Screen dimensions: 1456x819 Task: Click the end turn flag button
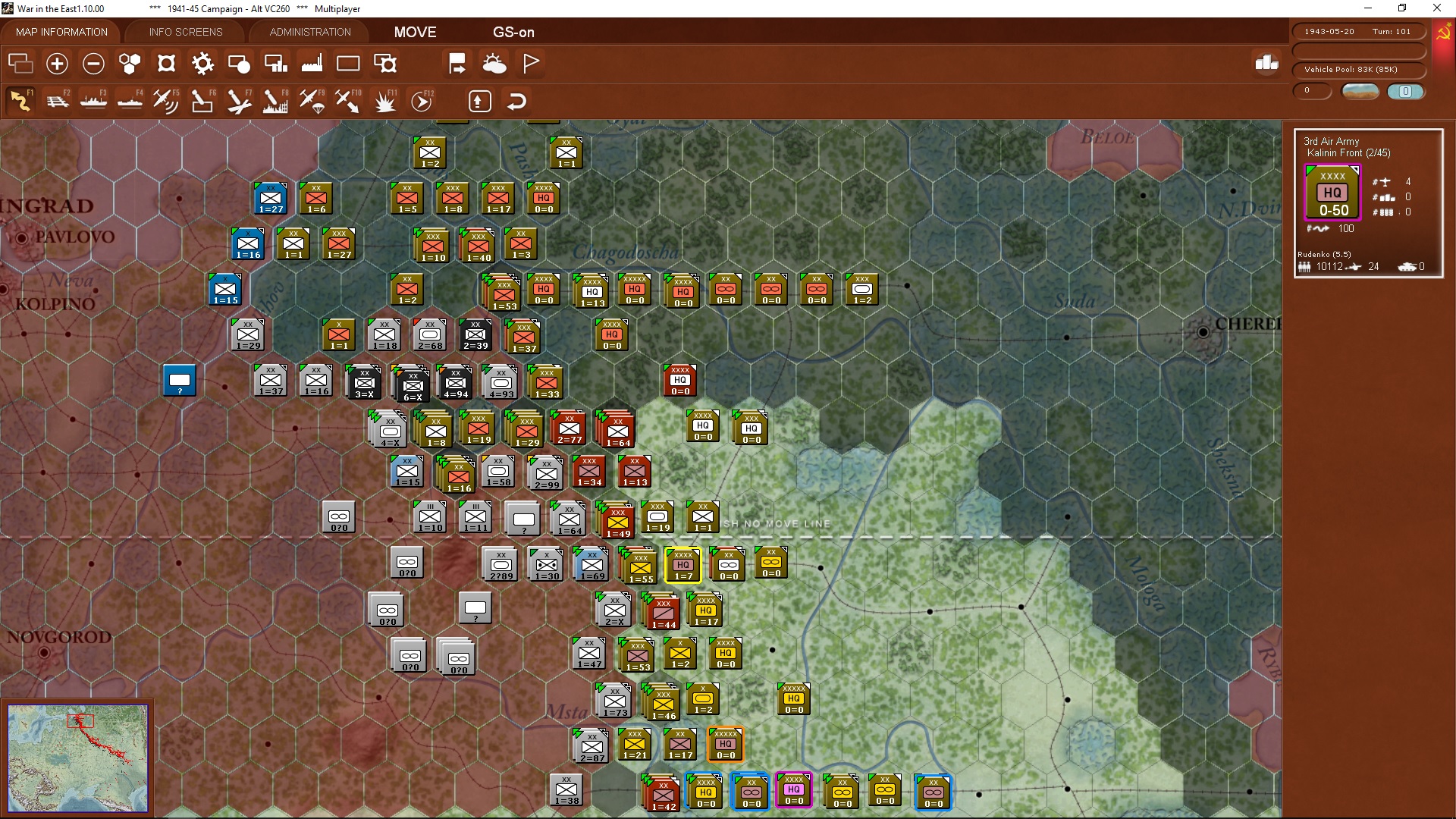click(x=531, y=64)
